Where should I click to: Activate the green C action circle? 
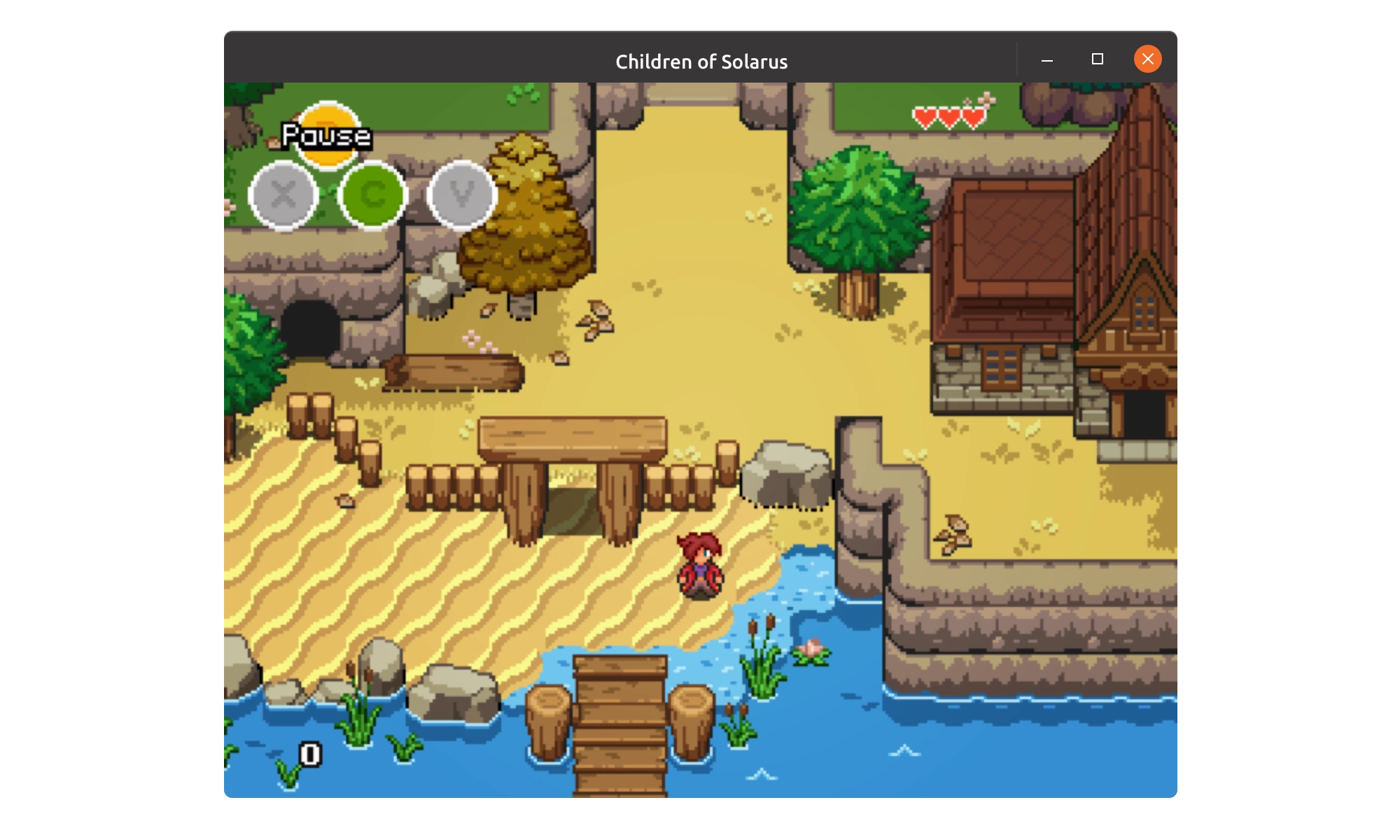pos(372,195)
